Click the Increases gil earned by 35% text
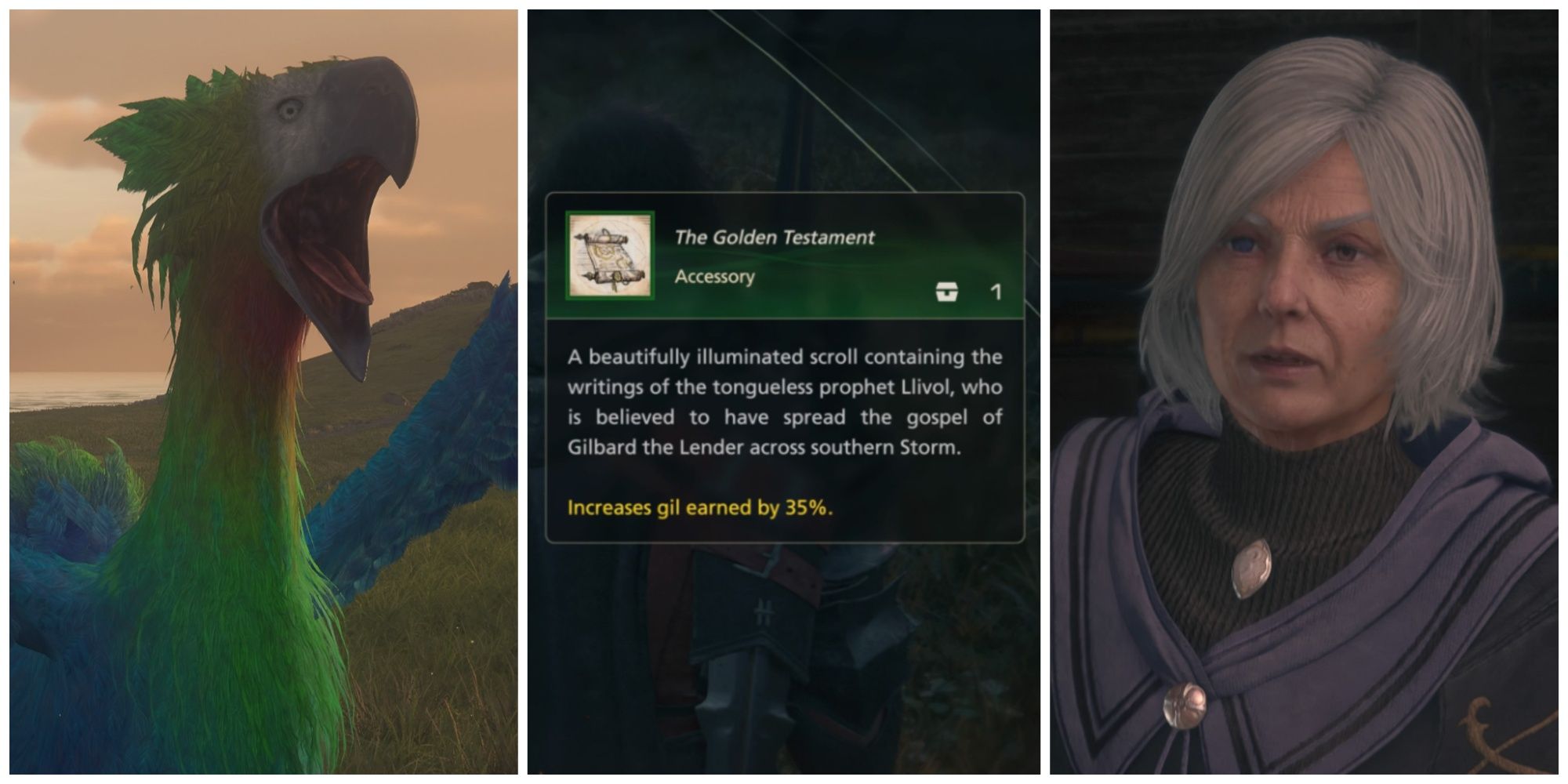Viewport: 1568px width, 784px height. [700, 508]
